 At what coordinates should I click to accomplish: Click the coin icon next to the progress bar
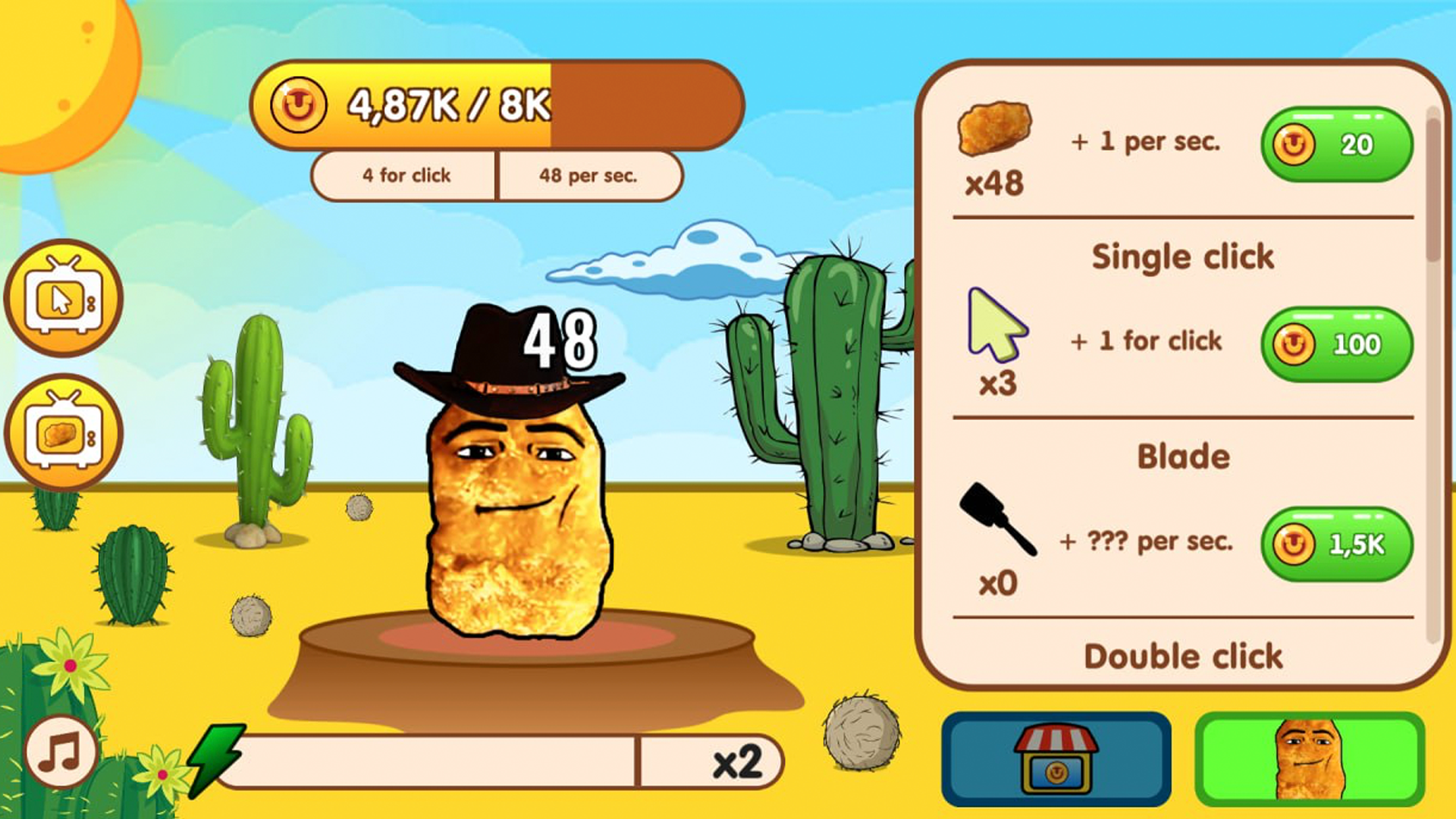pos(299,105)
